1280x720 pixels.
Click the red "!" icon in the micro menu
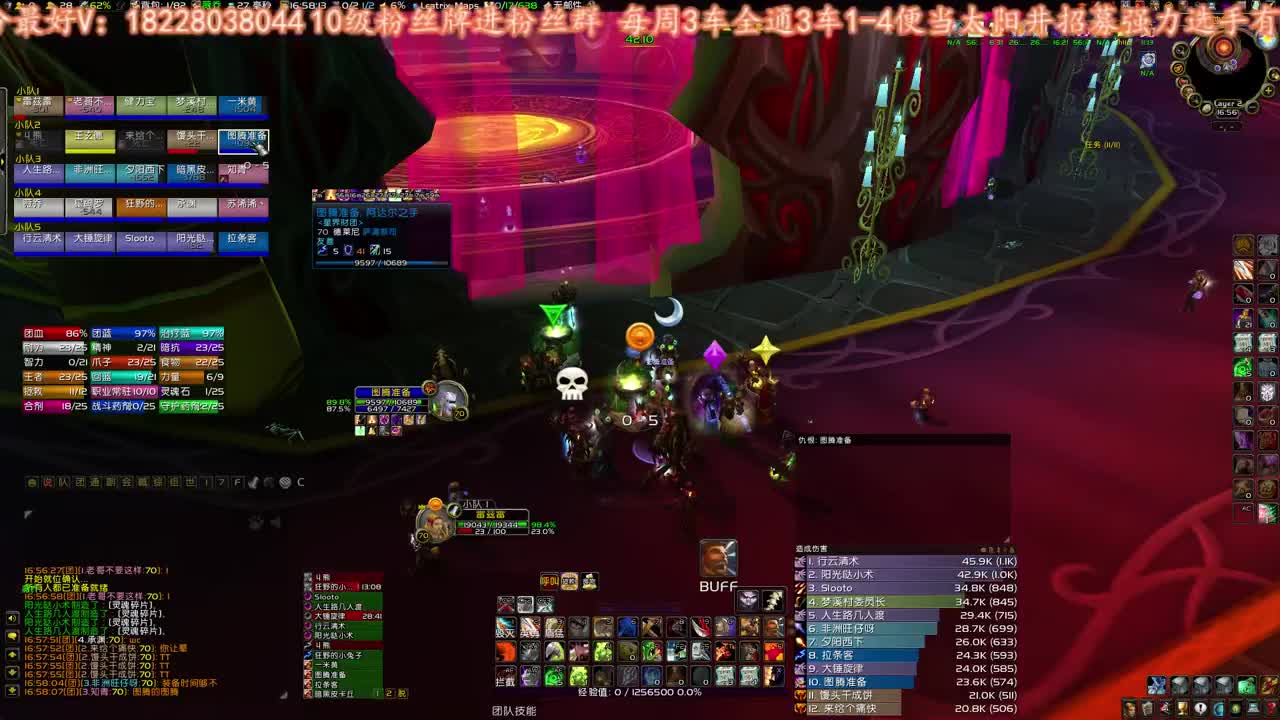coord(1200,708)
